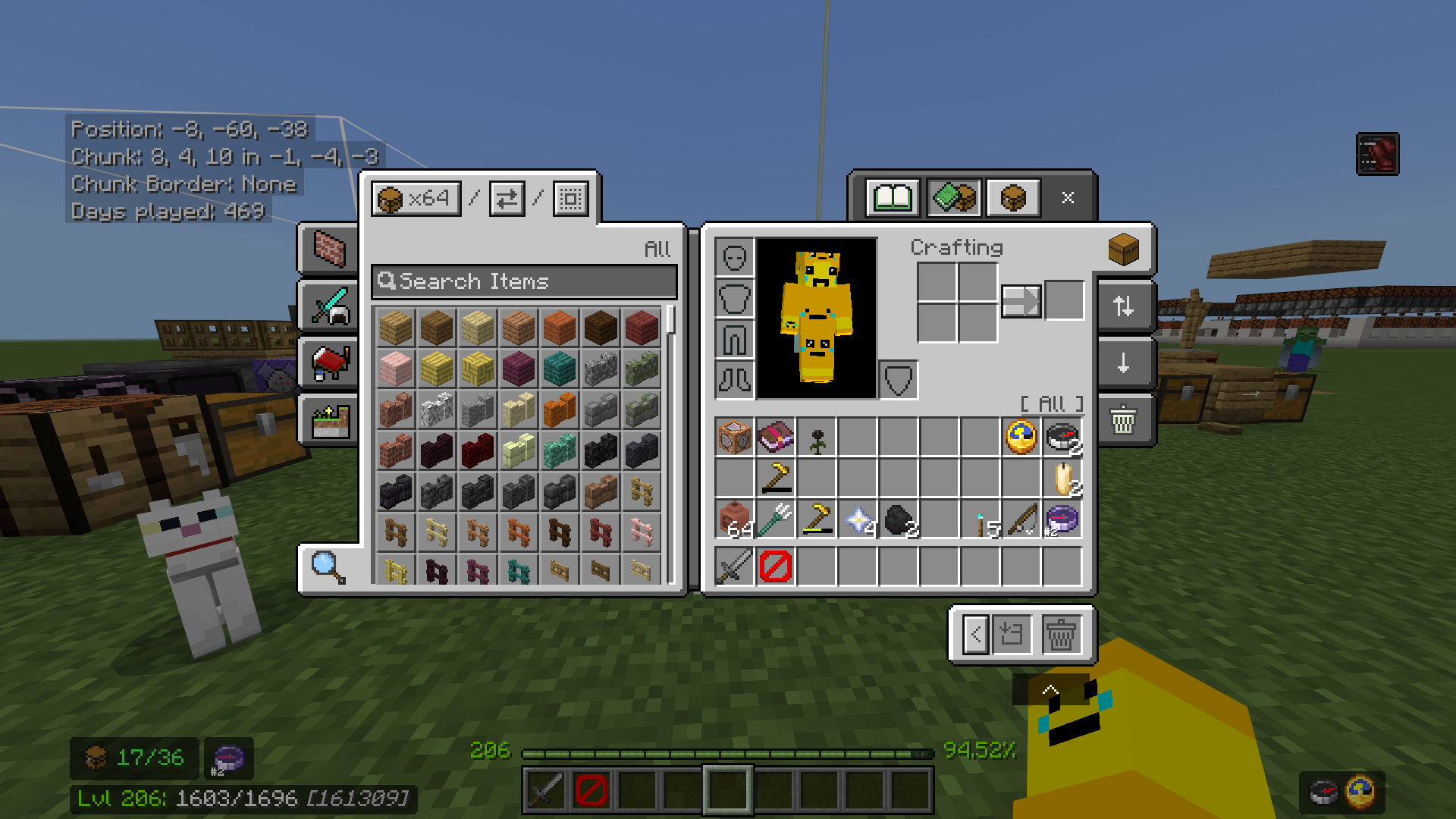Click the move-down arrow button
1456x819 pixels.
[1124, 363]
